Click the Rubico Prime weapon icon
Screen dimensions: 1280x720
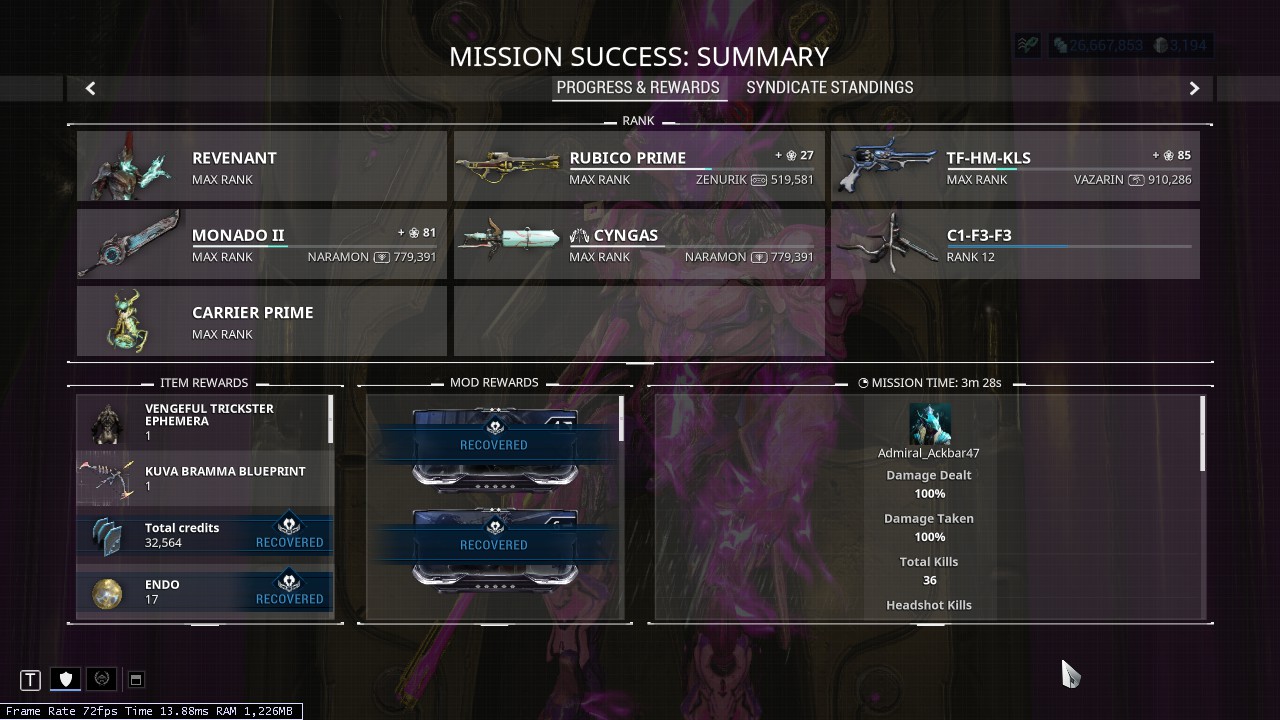508,165
